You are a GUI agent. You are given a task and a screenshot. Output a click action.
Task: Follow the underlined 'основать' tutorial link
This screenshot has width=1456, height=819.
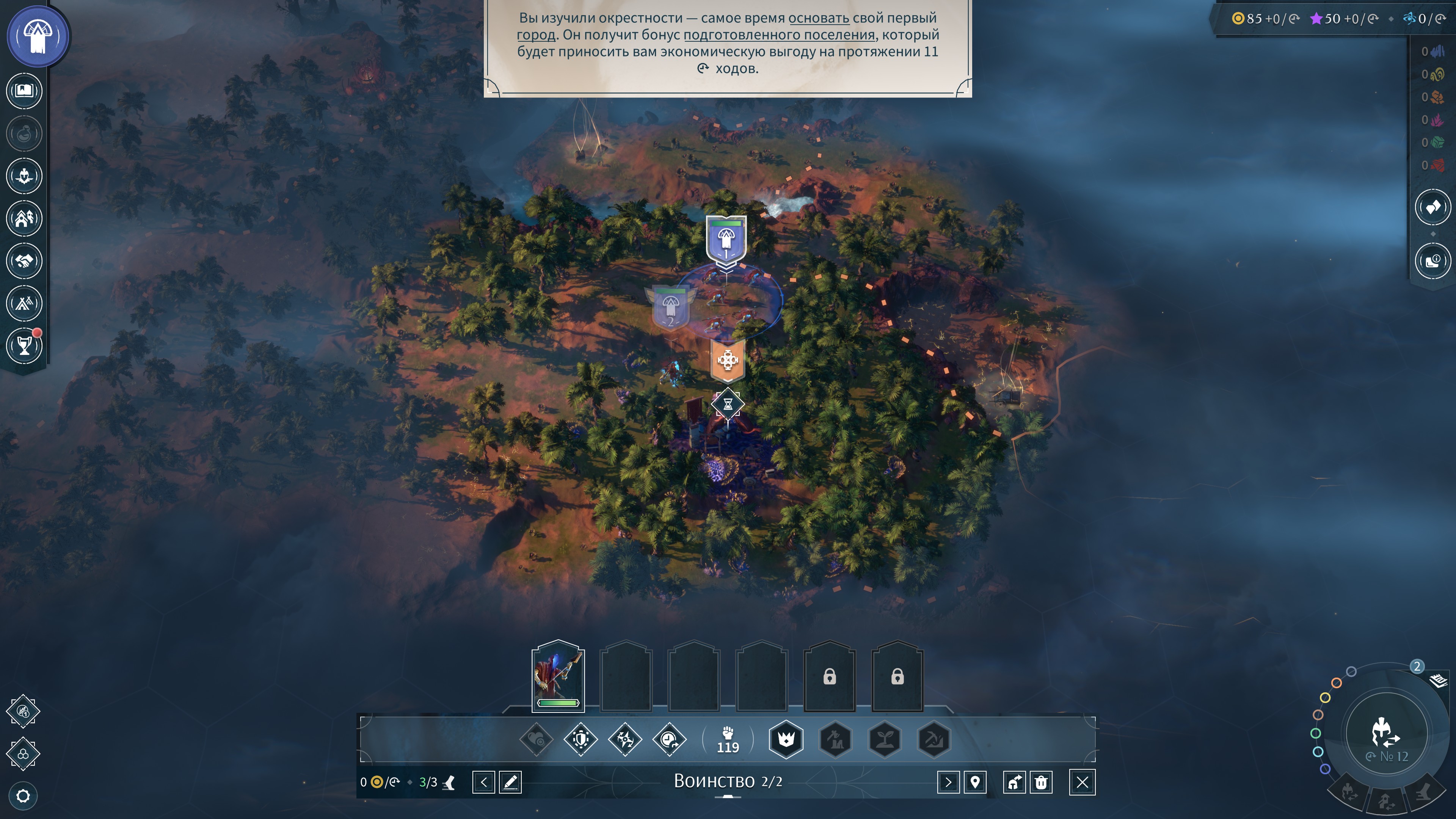pyautogui.click(x=819, y=18)
